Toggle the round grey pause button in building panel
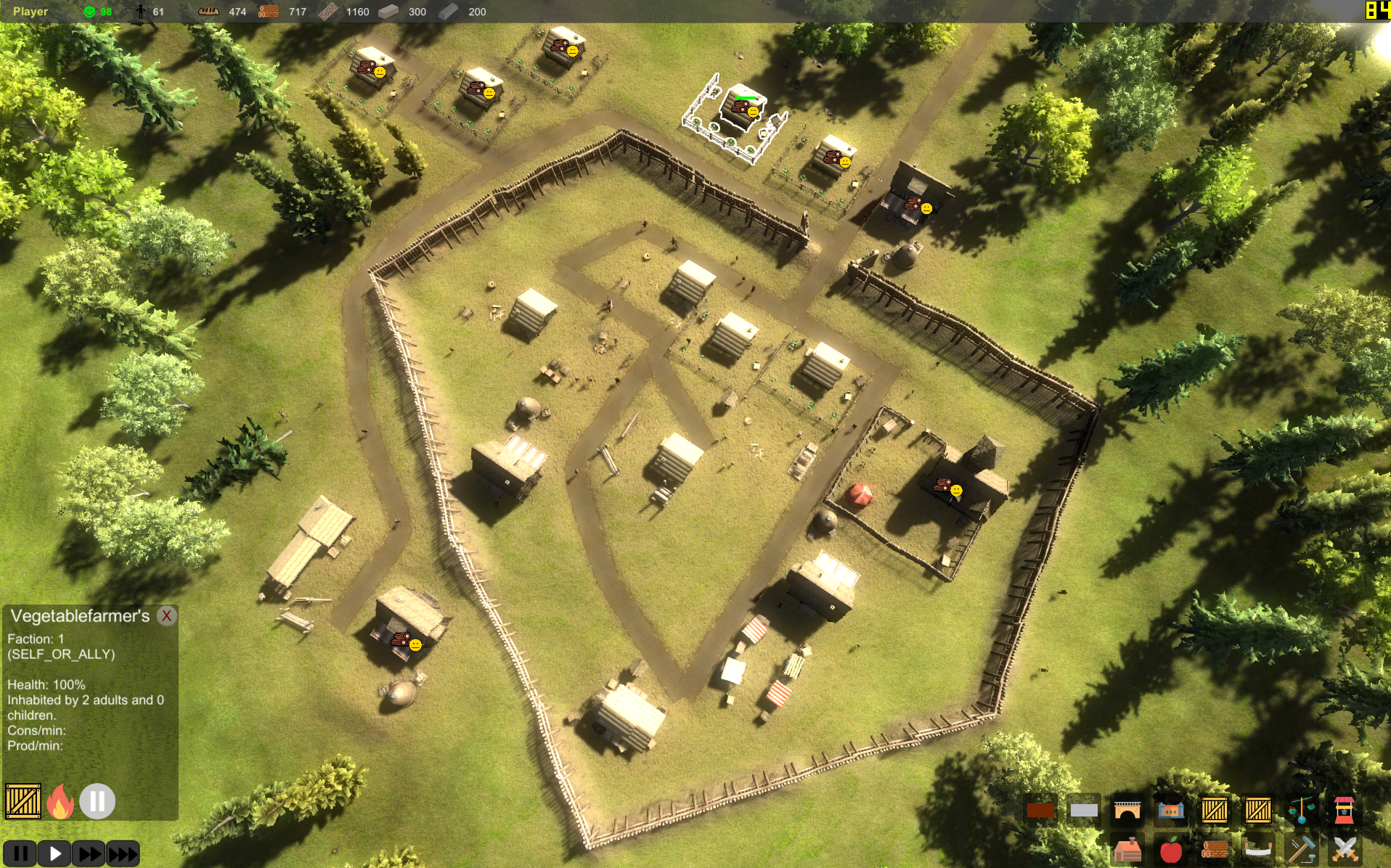 97,802
